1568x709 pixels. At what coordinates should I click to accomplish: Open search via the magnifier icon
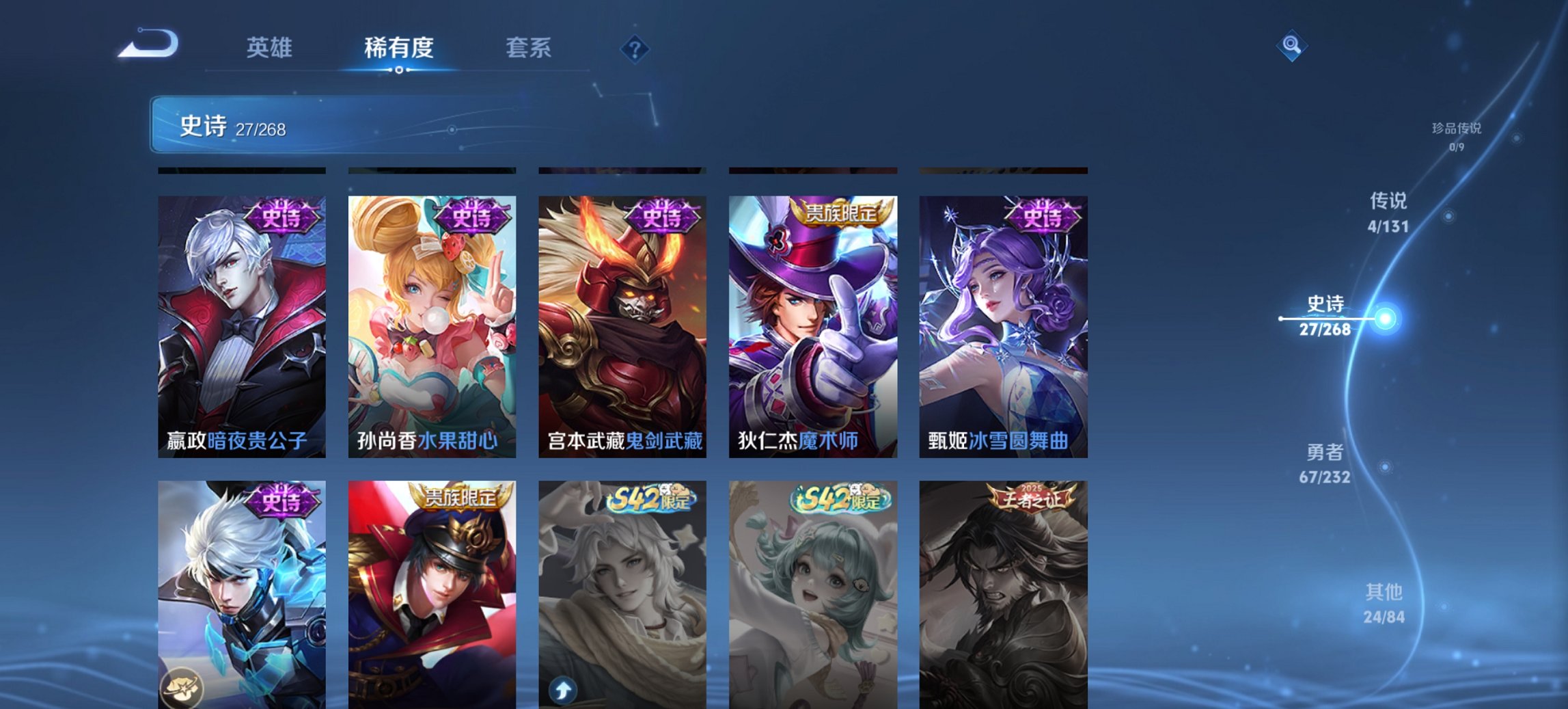pyautogui.click(x=1291, y=46)
